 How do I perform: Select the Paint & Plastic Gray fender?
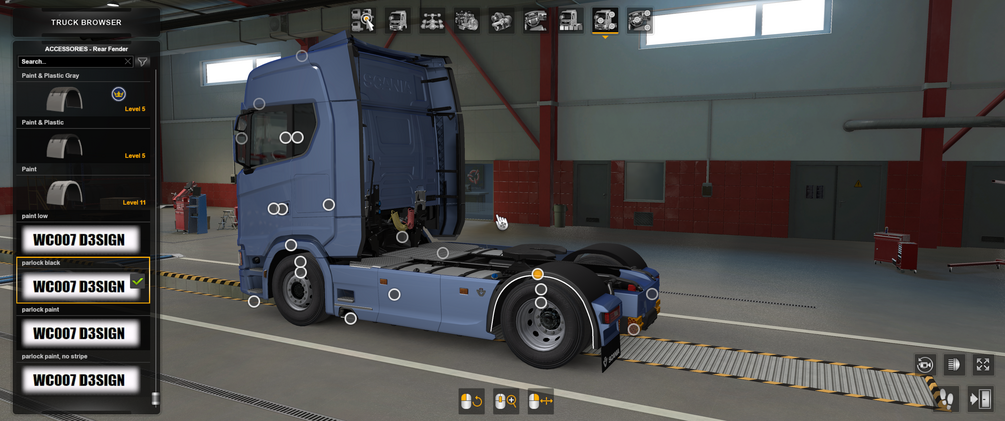point(83,100)
